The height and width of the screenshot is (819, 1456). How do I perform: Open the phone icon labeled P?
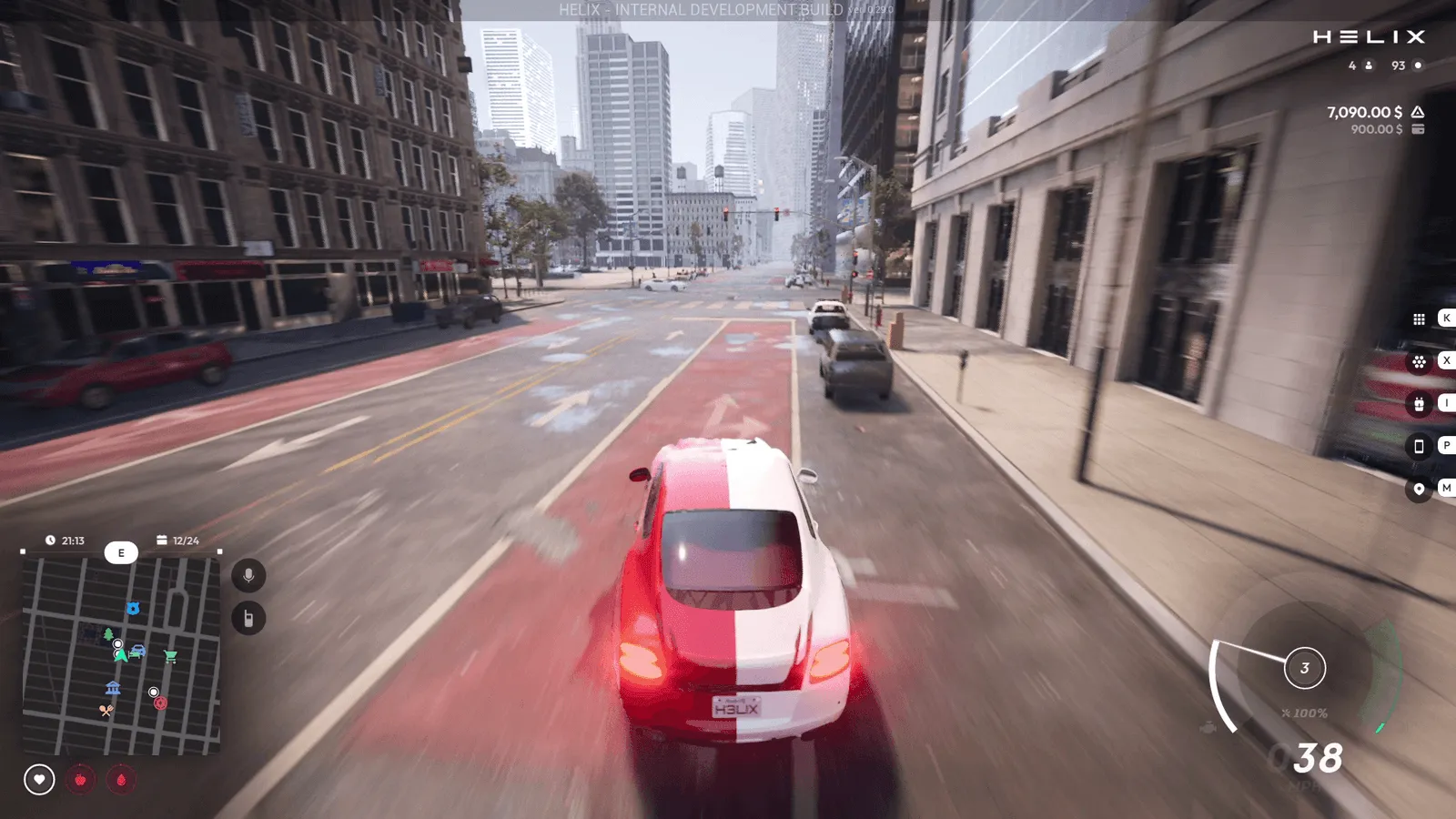[1419, 446]
